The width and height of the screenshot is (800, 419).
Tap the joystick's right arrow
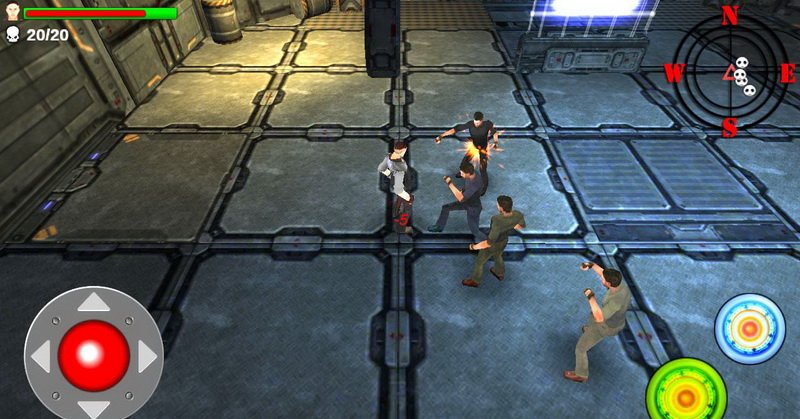147,355
